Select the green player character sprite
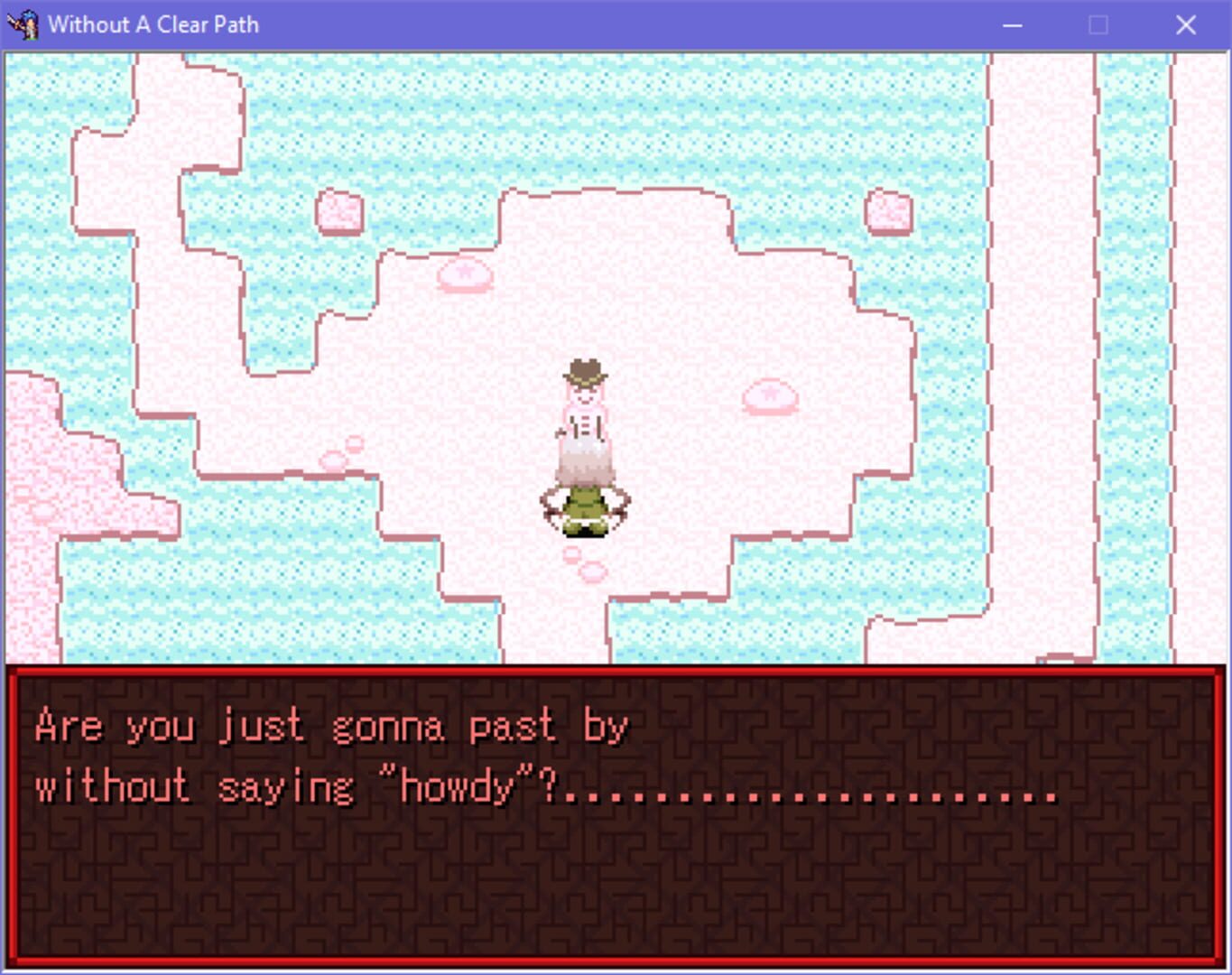 tap(585, 510)
